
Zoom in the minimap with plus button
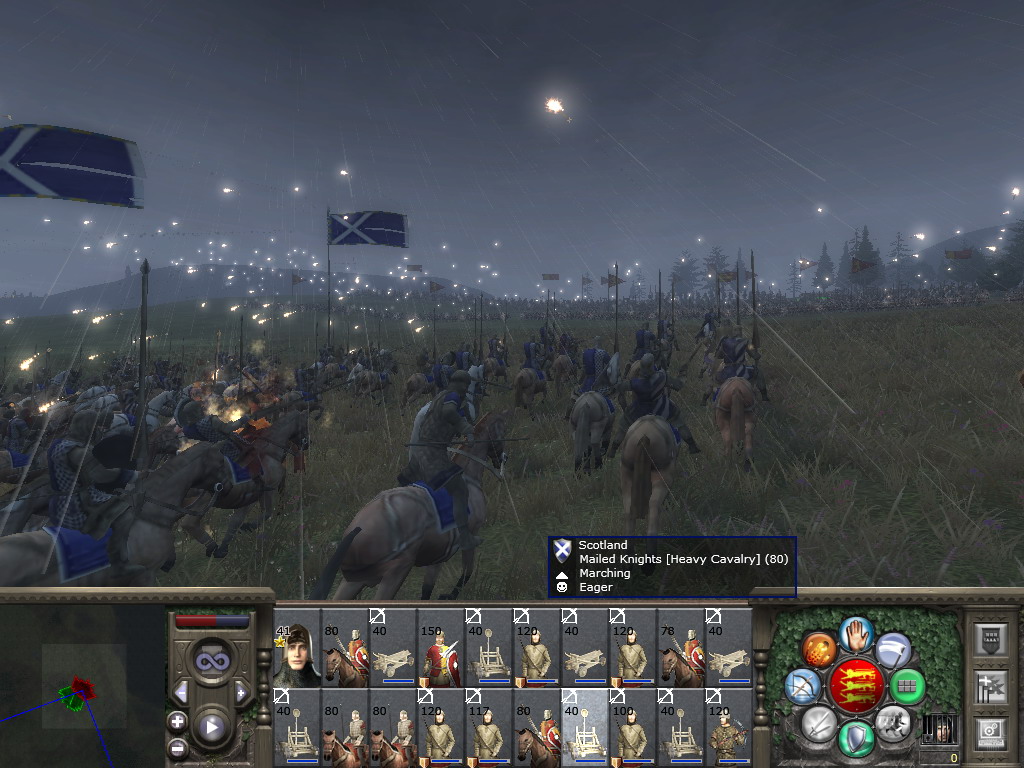178,721
